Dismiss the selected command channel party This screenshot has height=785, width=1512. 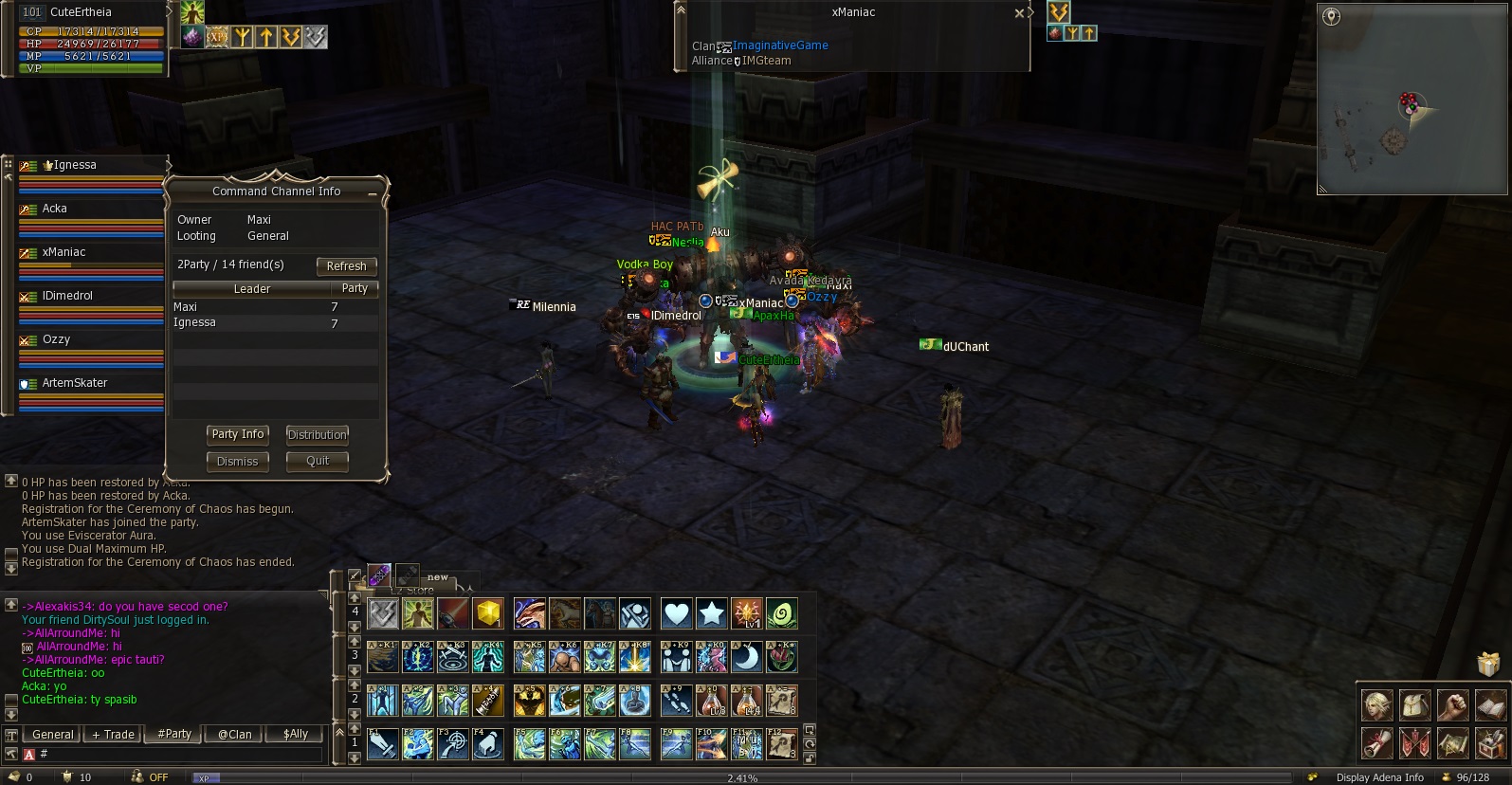(237, 462)
